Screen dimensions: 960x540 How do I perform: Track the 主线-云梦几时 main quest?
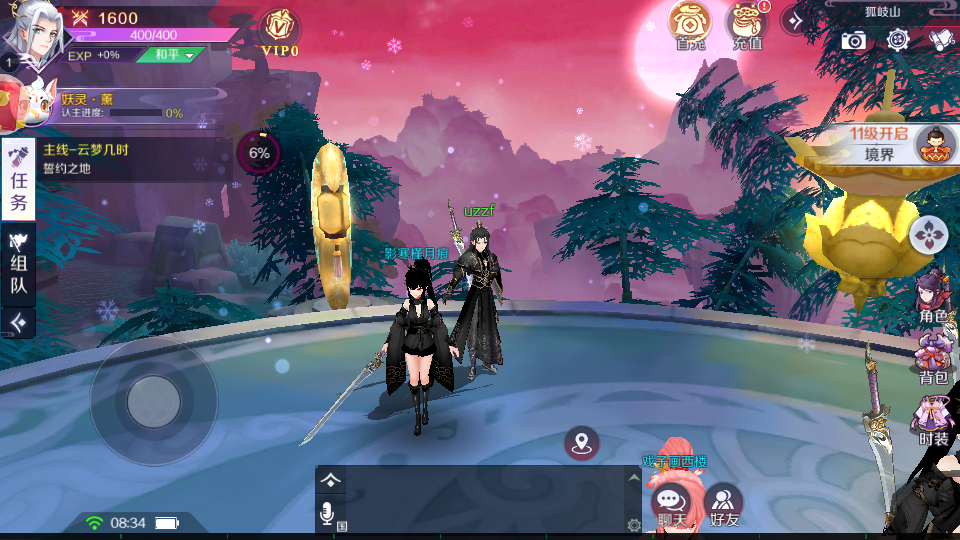130,158
